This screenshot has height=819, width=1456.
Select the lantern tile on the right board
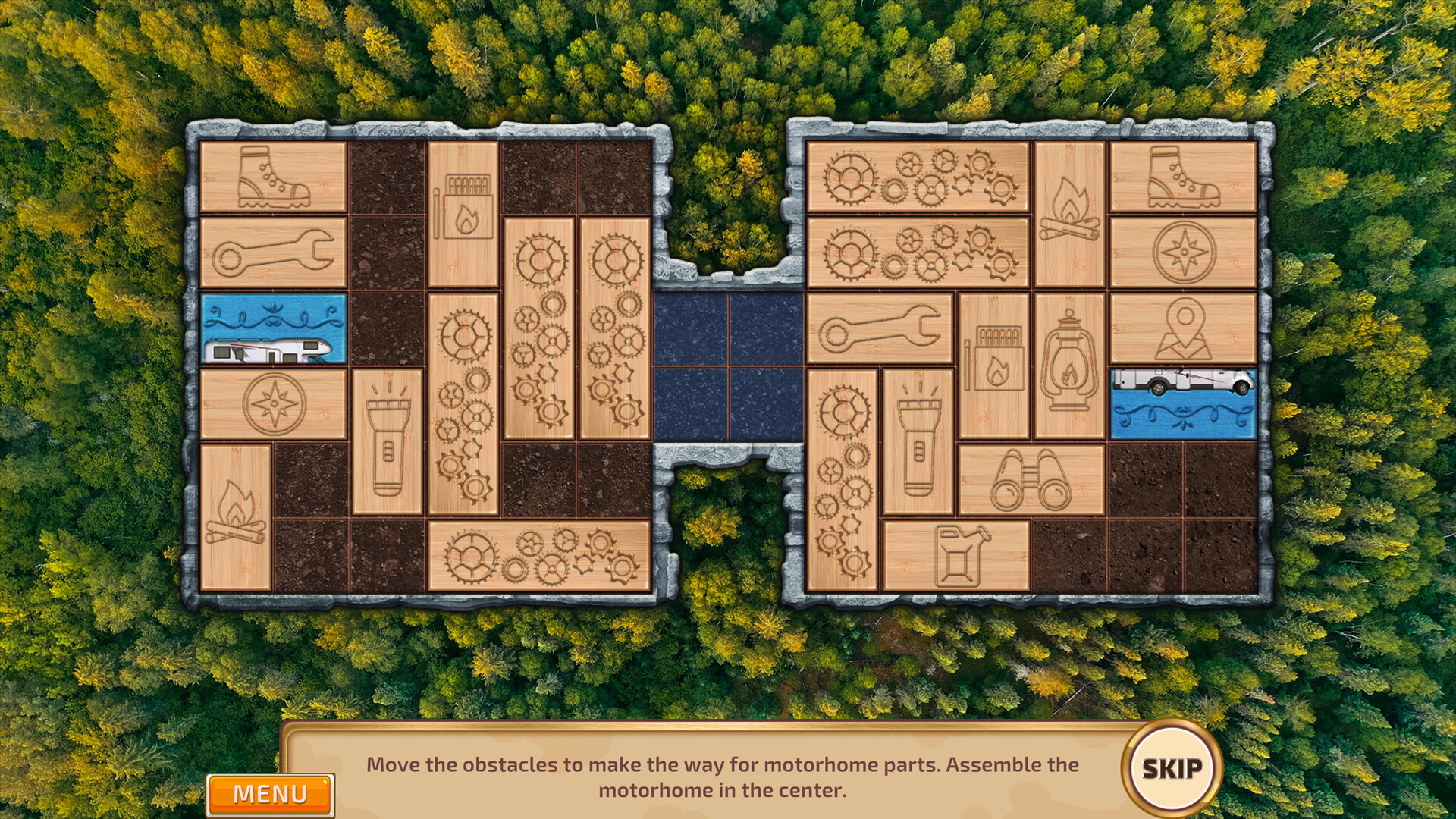1068,364
